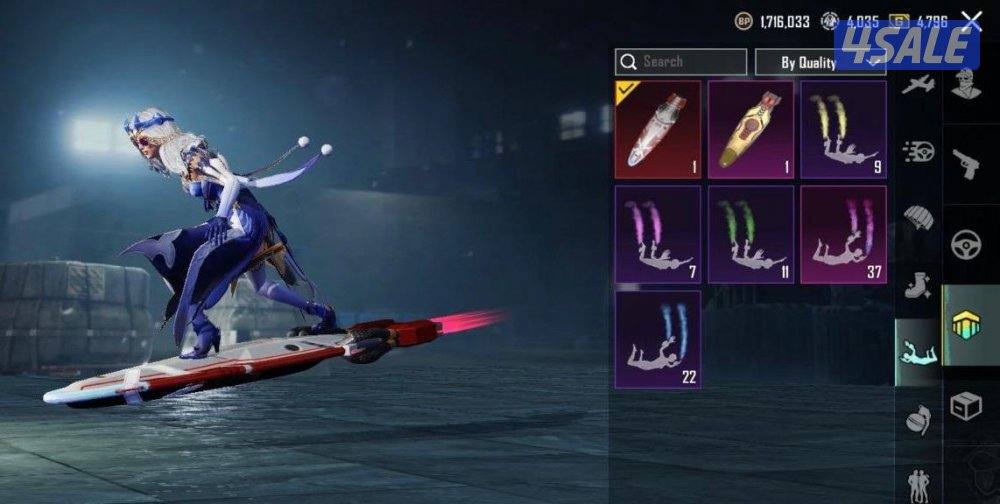Open the pistol weapons category
The height and width of the screenshot is (504, 1000).
966,164
